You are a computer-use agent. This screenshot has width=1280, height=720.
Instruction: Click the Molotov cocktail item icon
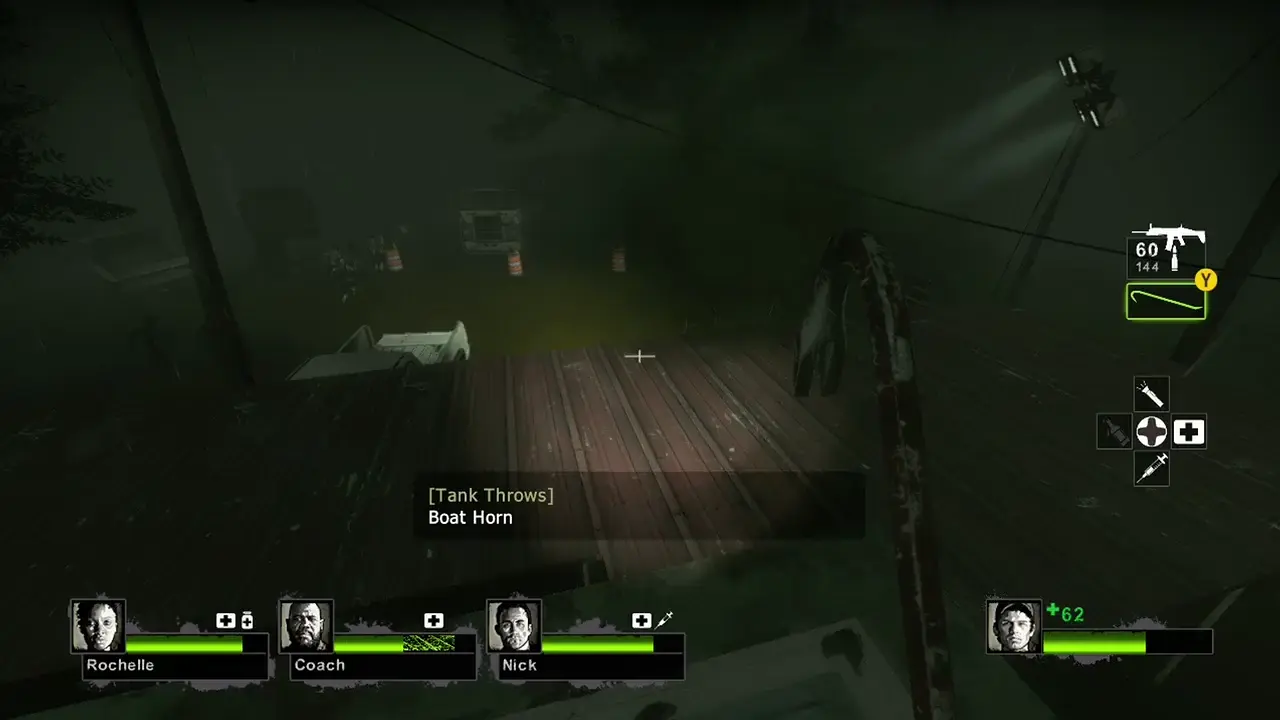[1113, 432]
